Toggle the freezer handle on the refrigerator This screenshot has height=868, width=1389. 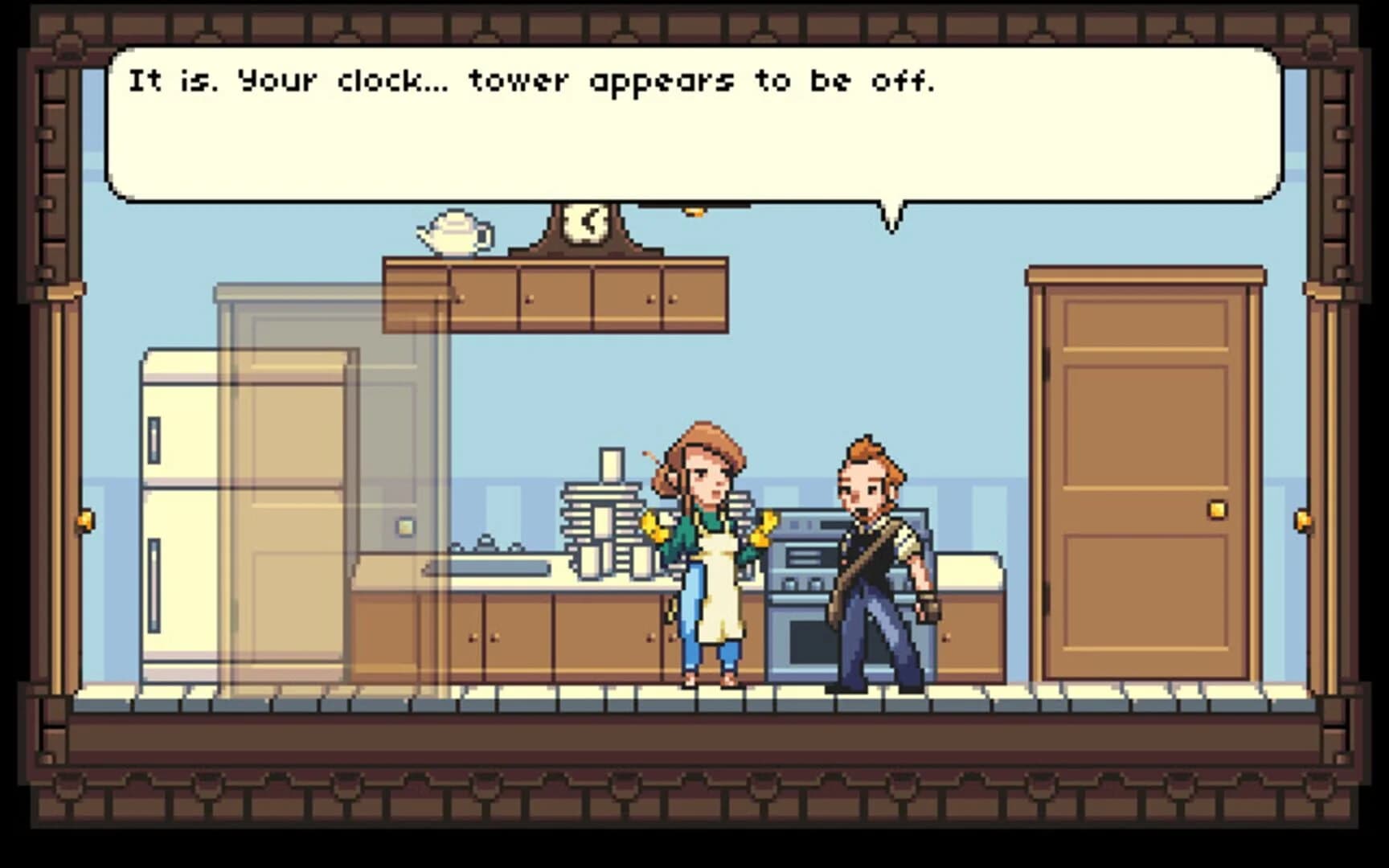coord(154,438)
